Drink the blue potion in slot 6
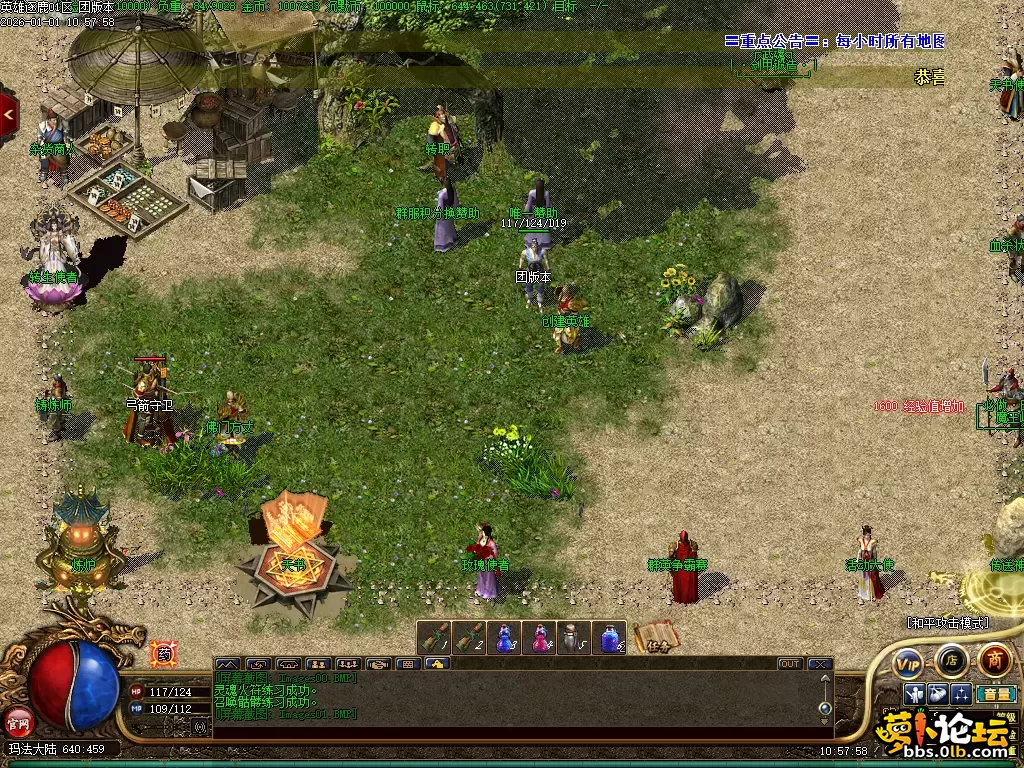Image resolution: width=1024 pixels, height=768 pixels. (x=610, y=637)
